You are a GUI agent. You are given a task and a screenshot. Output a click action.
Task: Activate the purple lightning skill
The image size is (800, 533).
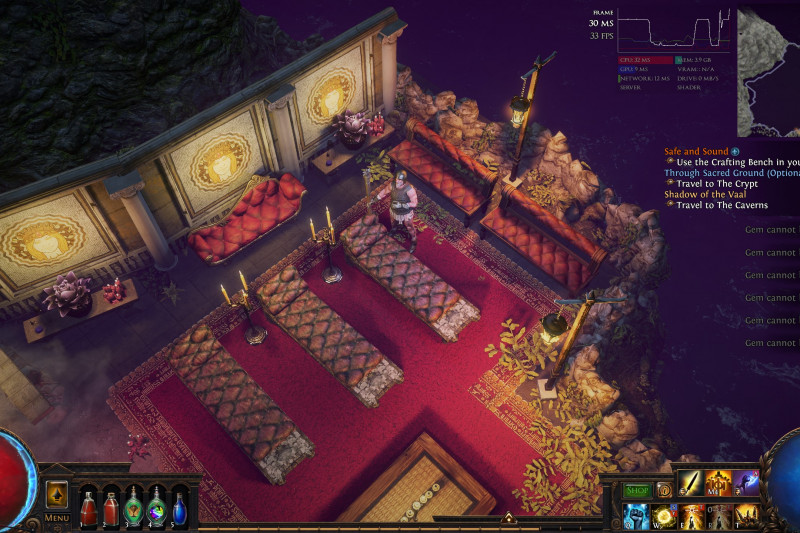click(x=746, y=484)
